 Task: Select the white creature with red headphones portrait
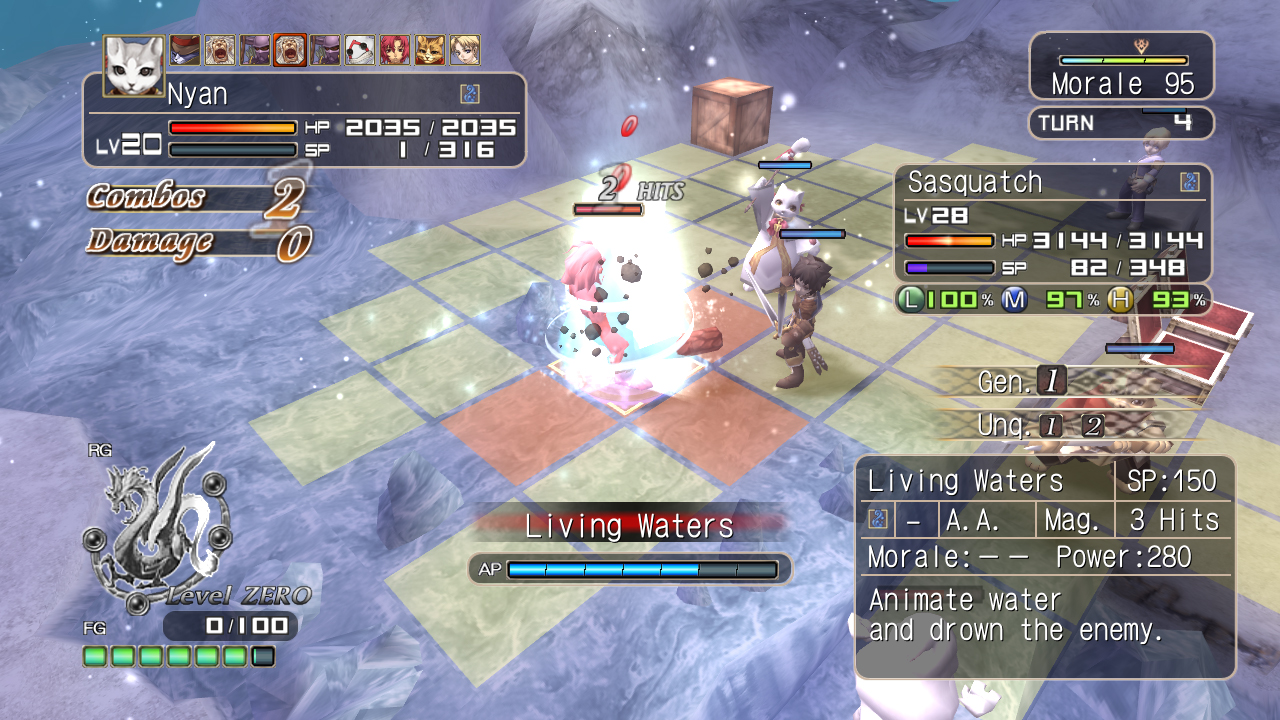tap(360, 49)
